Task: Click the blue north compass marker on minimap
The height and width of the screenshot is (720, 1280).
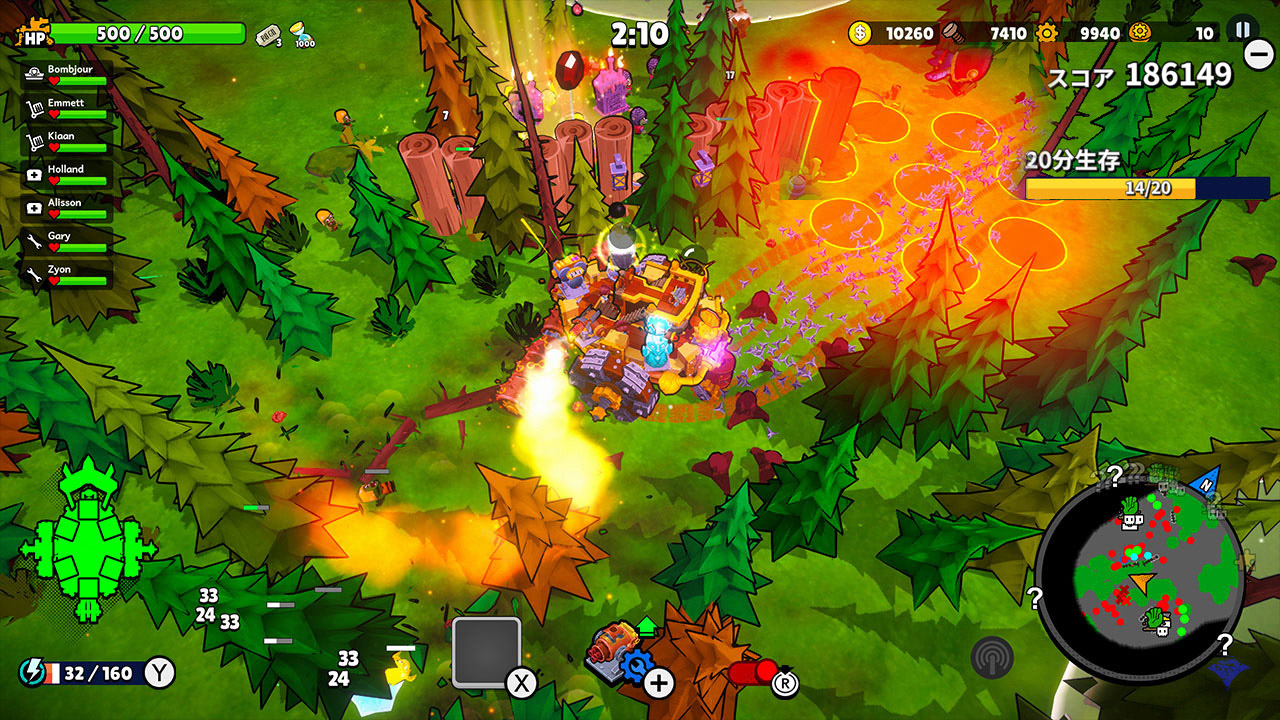Action: tap(1206, 481)
